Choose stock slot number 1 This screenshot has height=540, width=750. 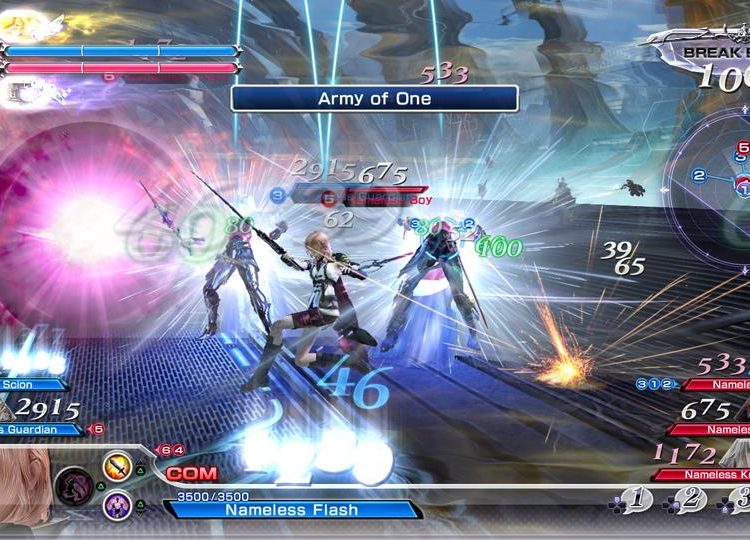click(x=635, y=499)
